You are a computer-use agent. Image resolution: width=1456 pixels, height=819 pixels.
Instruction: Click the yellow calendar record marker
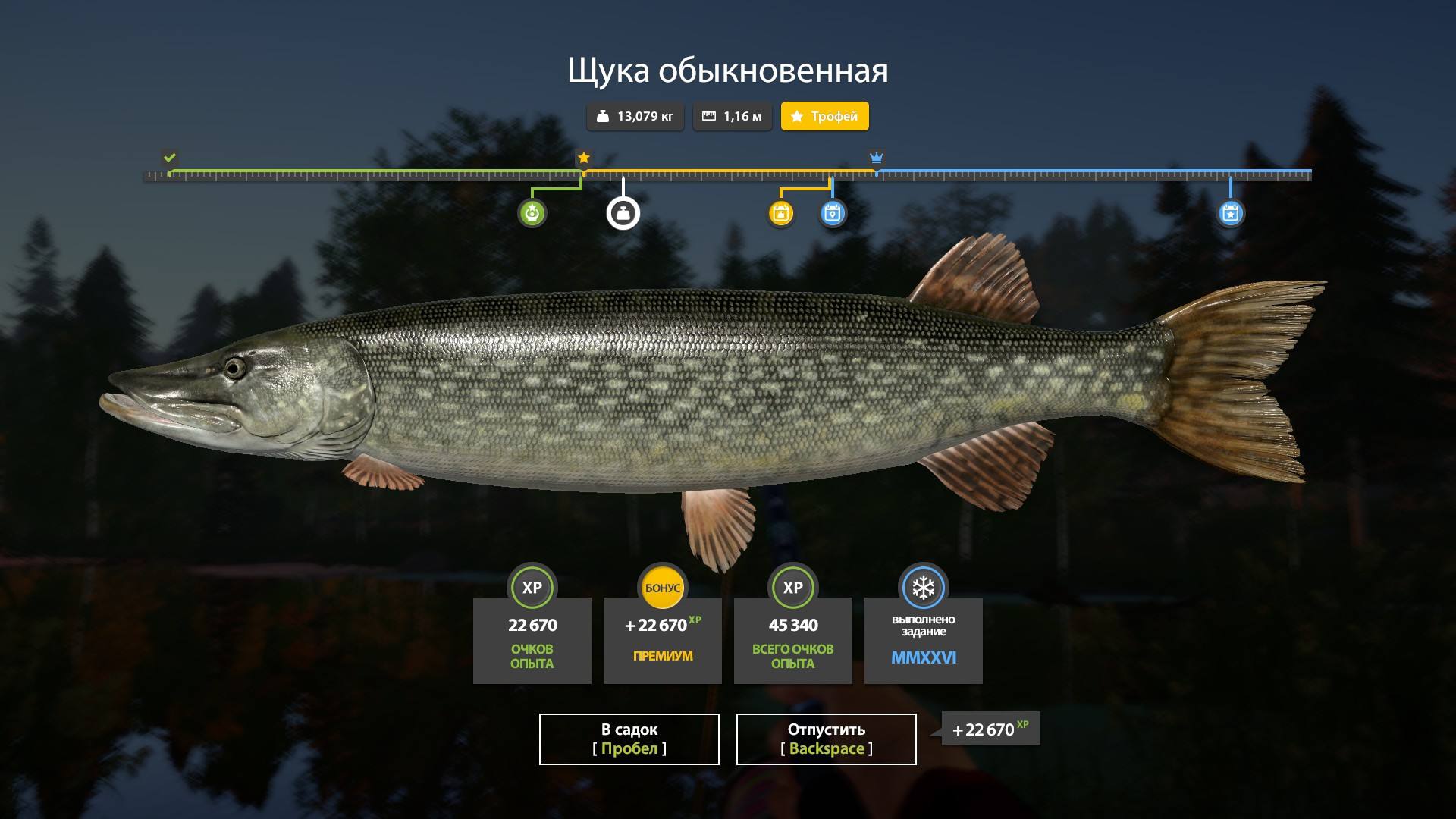point(780,213)
